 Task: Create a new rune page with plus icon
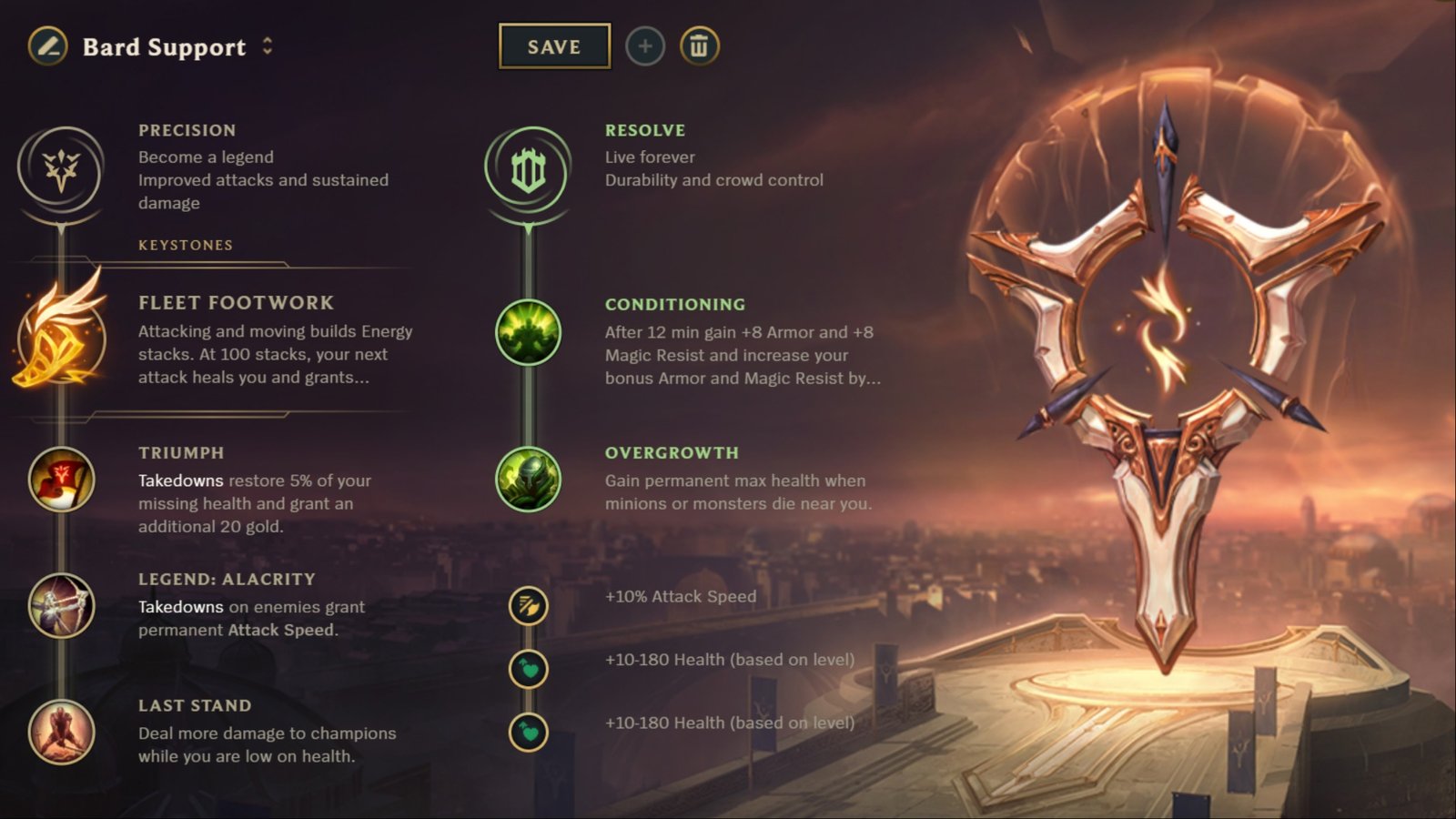pos(644,47)
